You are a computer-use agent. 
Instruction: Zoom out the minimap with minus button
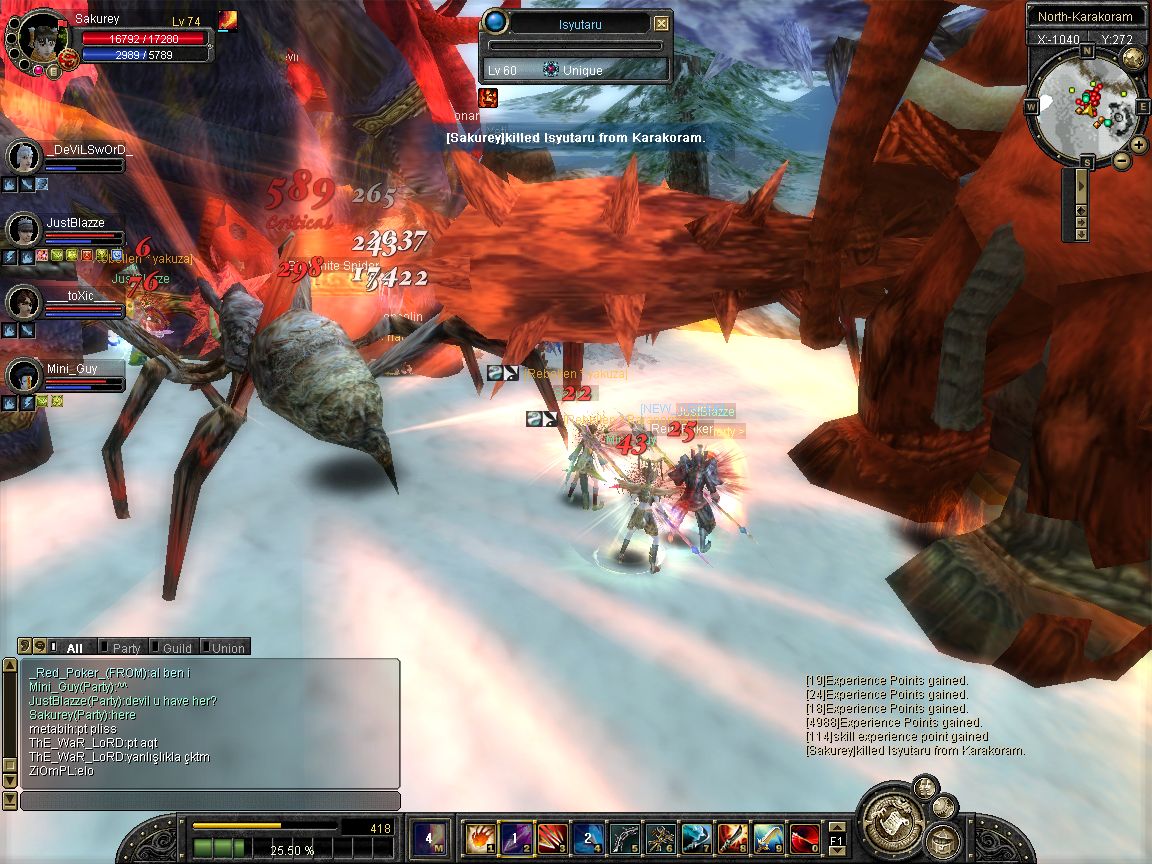[1122, 160]
